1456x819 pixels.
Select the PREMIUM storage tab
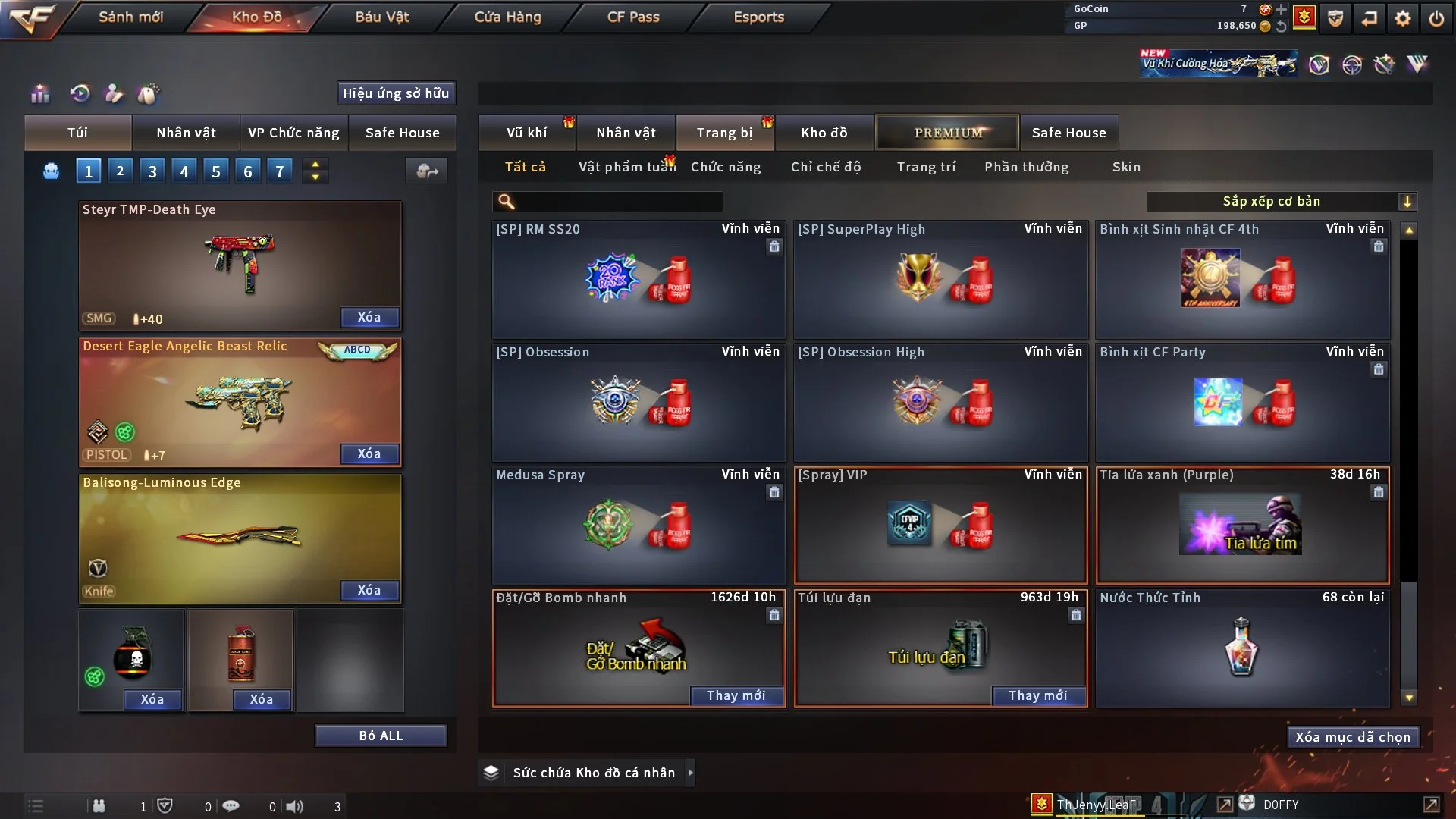point(947,133)
